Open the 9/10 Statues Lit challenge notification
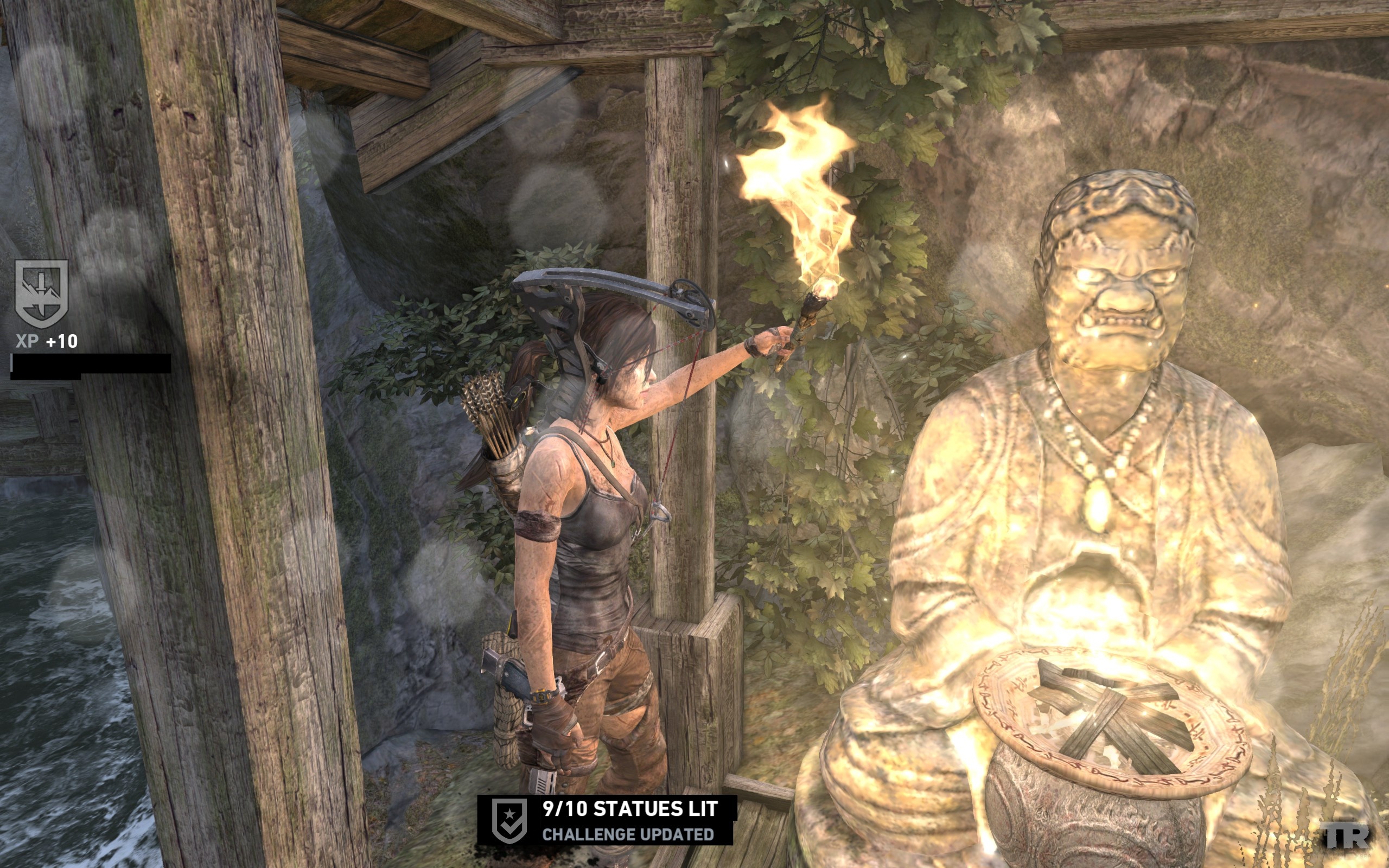Screen dimensions: 1389x868 [x=629, y=820]
